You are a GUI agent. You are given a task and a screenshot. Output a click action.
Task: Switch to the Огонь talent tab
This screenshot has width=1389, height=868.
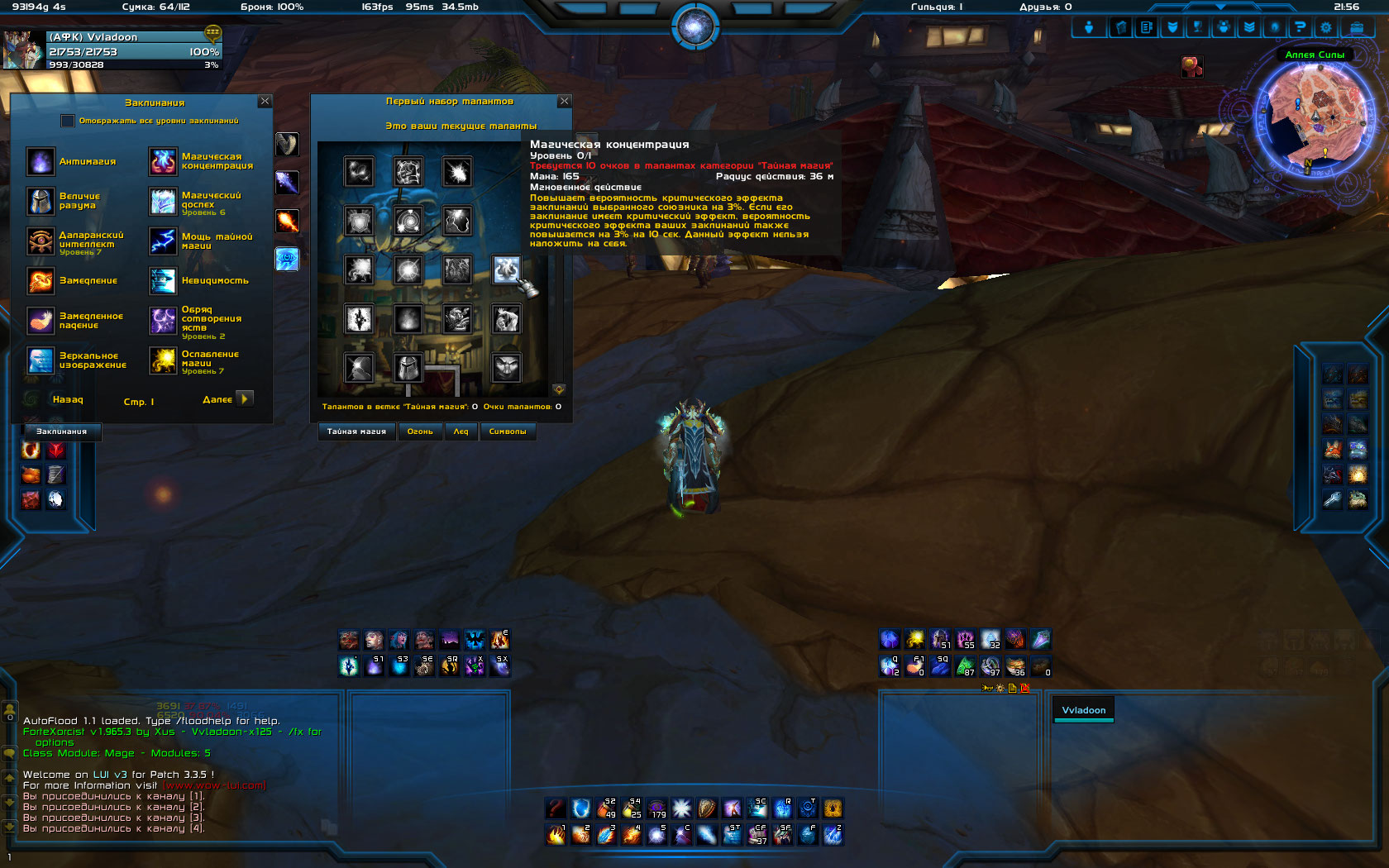[420, 432]
